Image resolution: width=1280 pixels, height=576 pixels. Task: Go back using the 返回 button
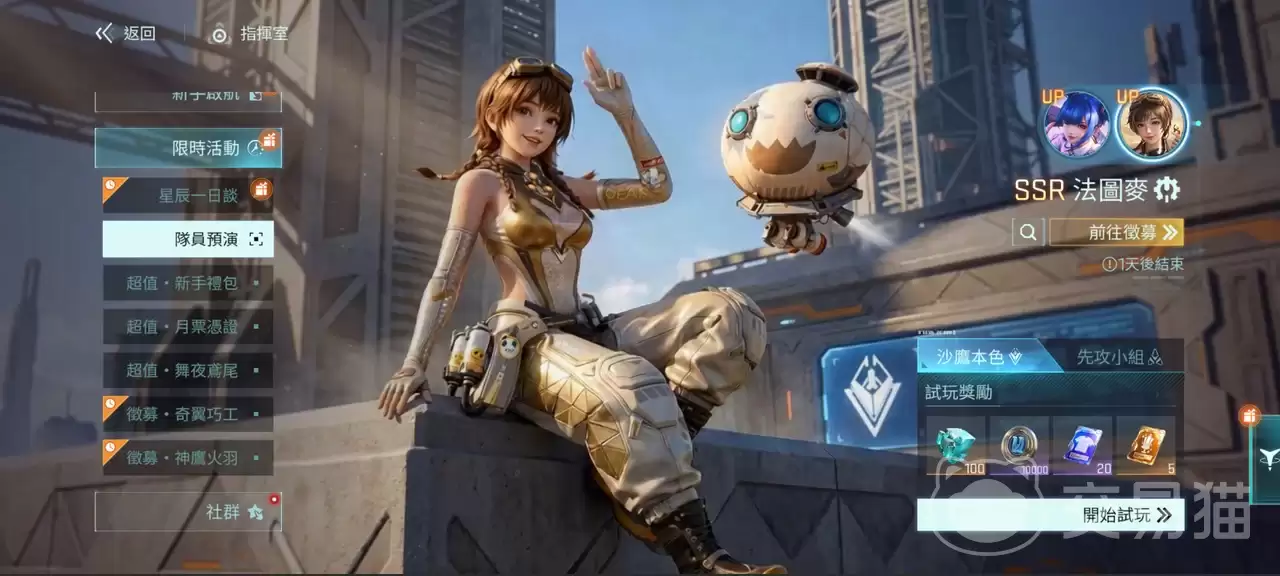click(x=127, y=34)
